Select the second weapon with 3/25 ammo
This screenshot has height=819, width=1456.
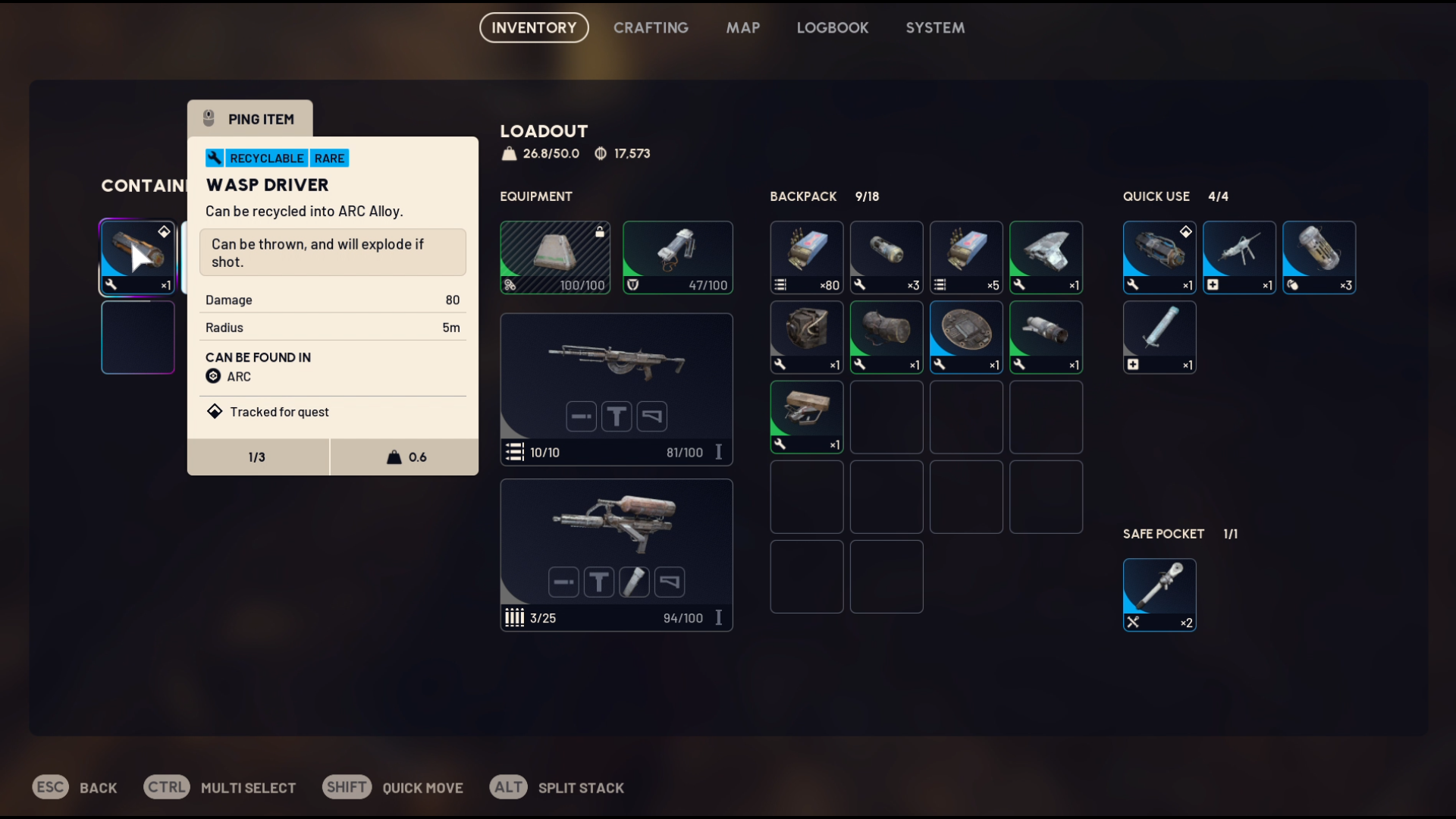tap(616, 554)
